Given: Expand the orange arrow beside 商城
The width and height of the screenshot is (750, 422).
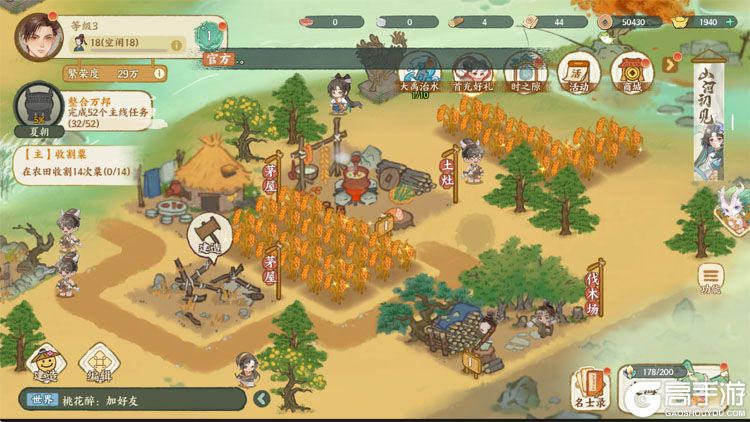Looking at the screenshot, I should click(671, 65).
